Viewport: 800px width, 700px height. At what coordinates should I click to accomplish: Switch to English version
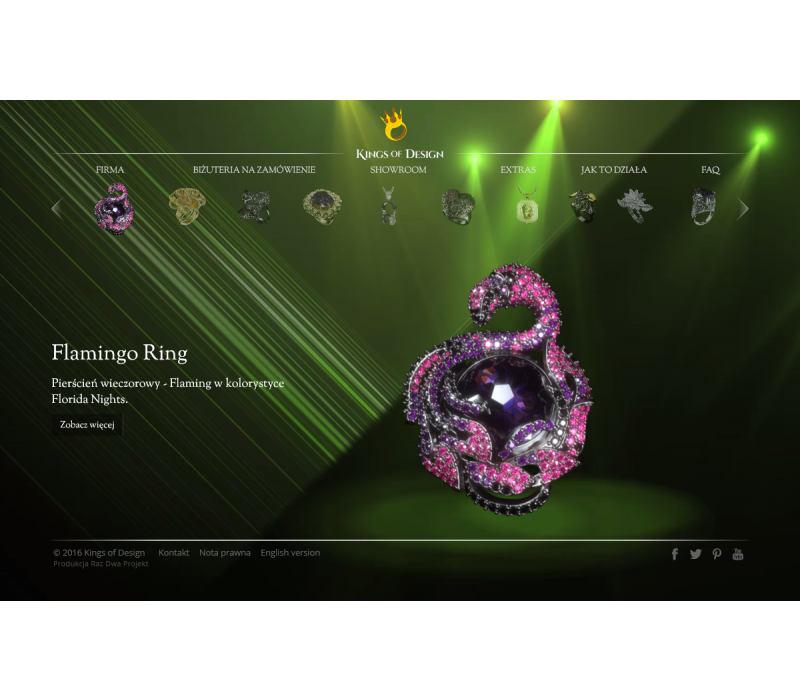click(290, 553)
